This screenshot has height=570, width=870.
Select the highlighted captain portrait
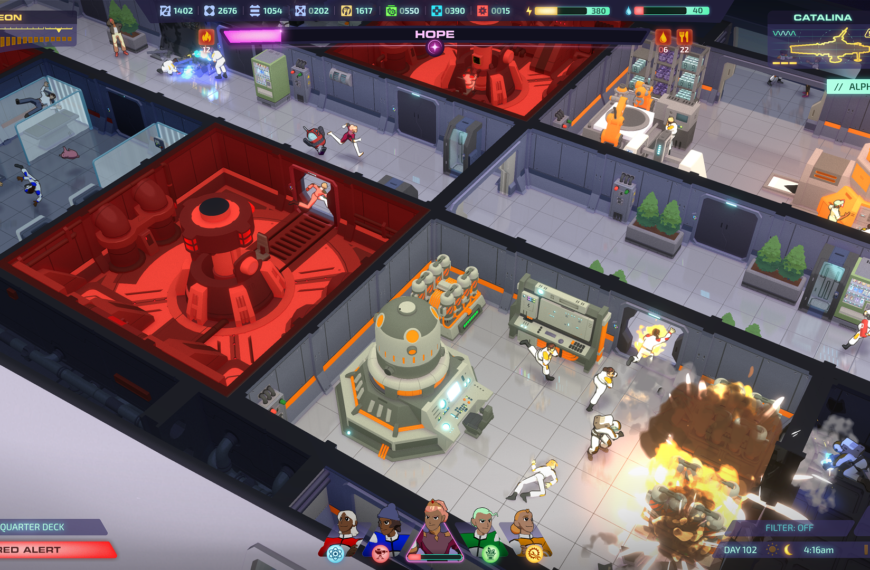tap(434, 528)
